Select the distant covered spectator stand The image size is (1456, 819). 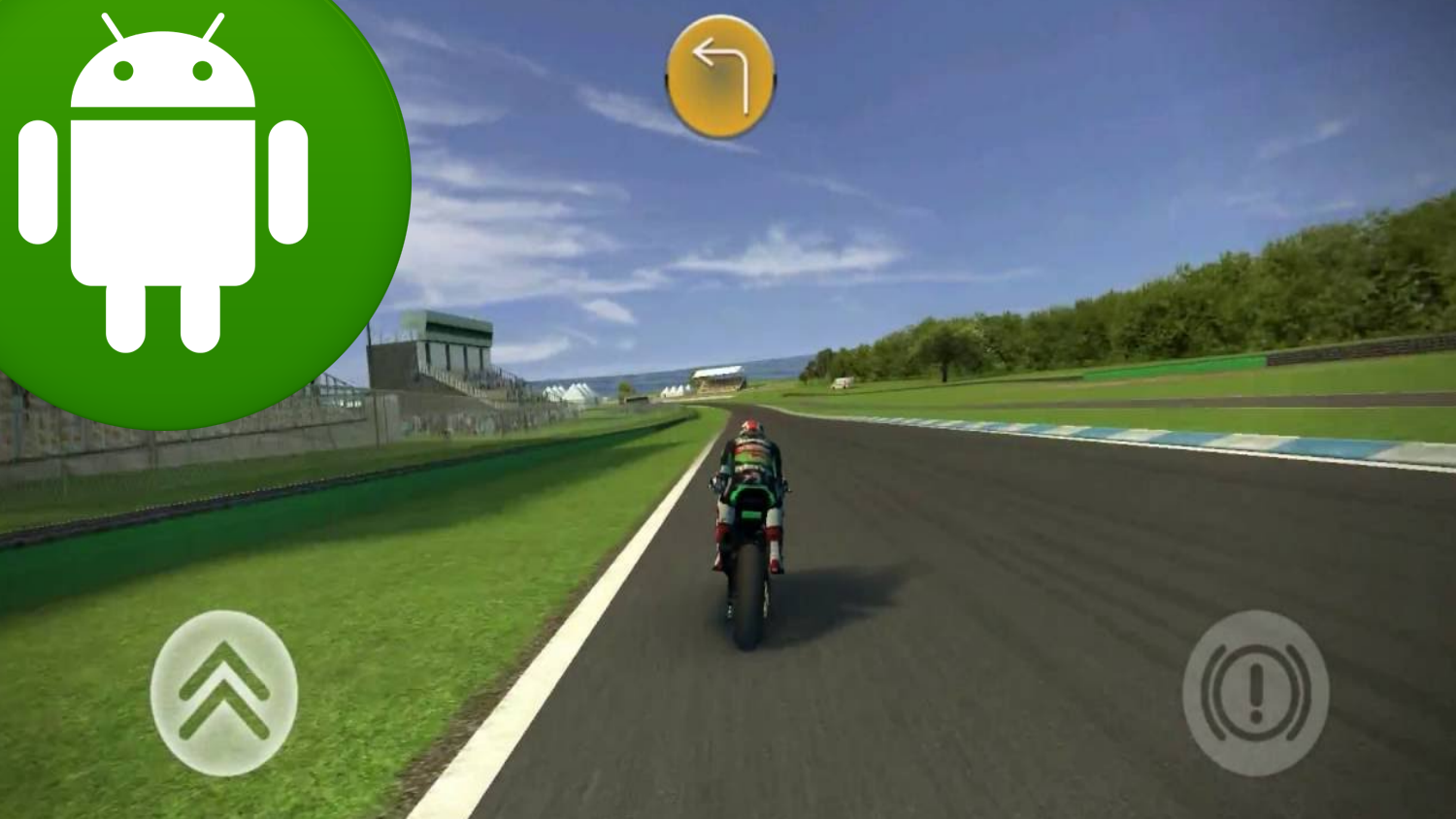(x=720, y=378)
